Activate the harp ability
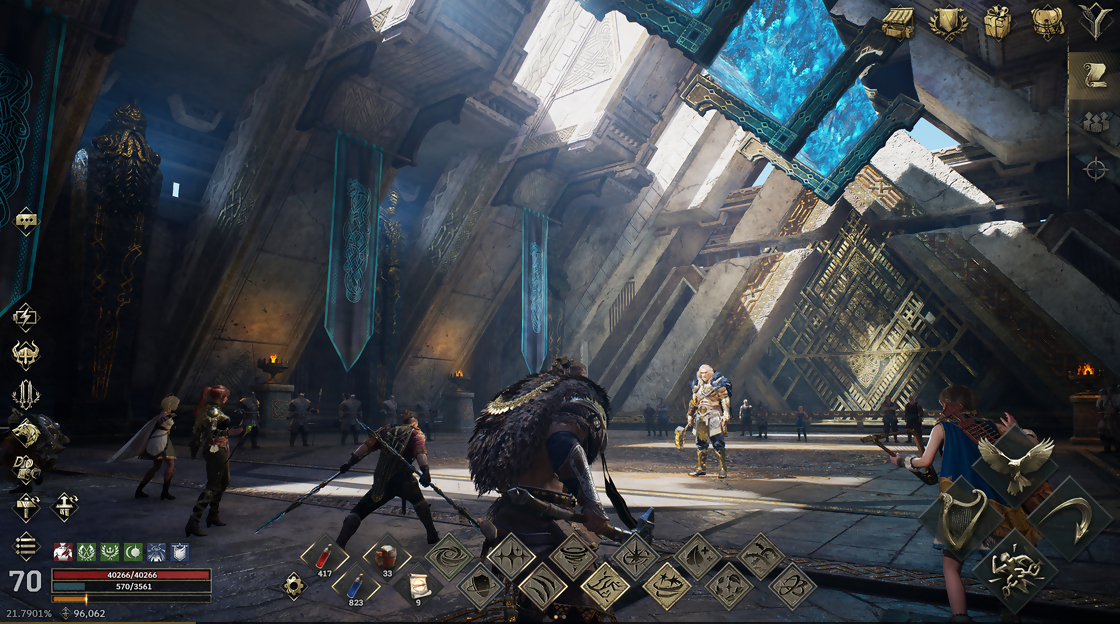Screen dimensions: 1120x624 coord(957,516)
